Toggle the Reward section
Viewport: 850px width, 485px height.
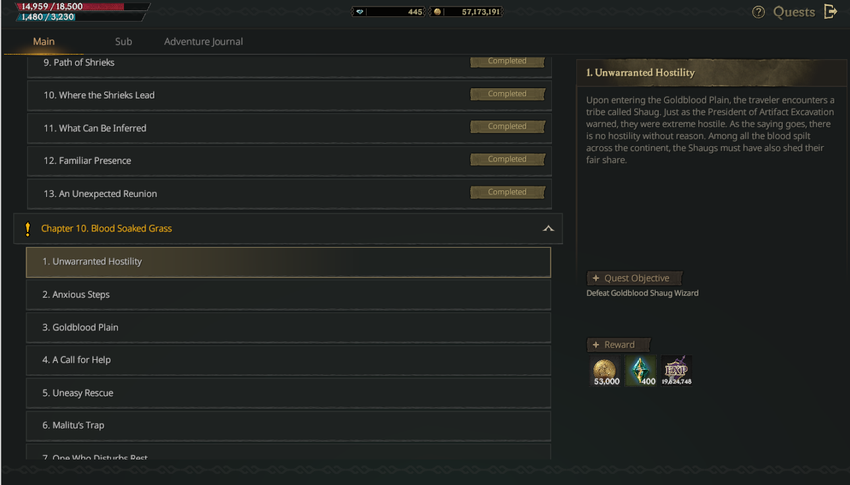(618, 345)
